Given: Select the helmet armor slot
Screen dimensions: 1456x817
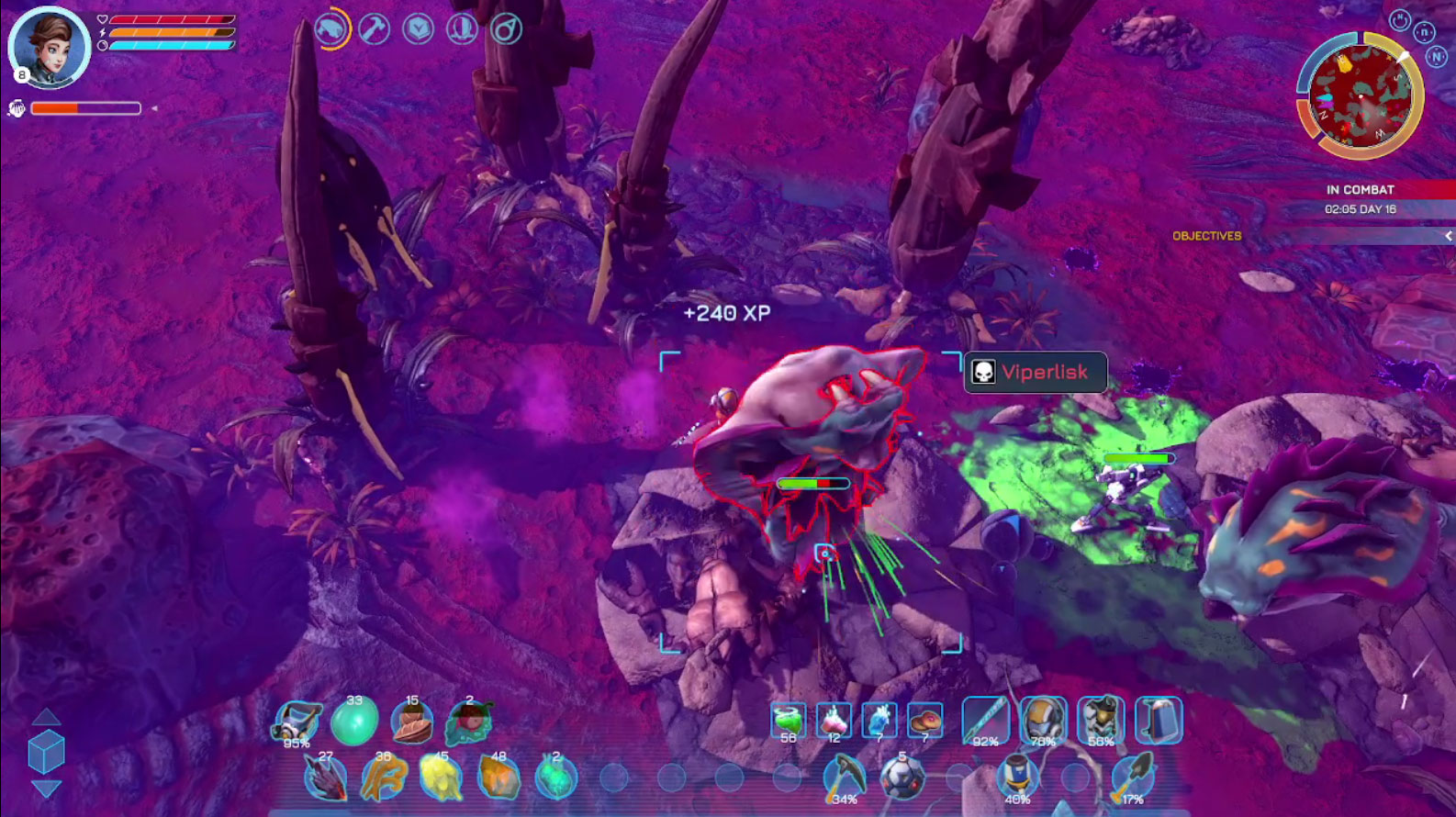Looking at the screenshot, I should 1043,721.
